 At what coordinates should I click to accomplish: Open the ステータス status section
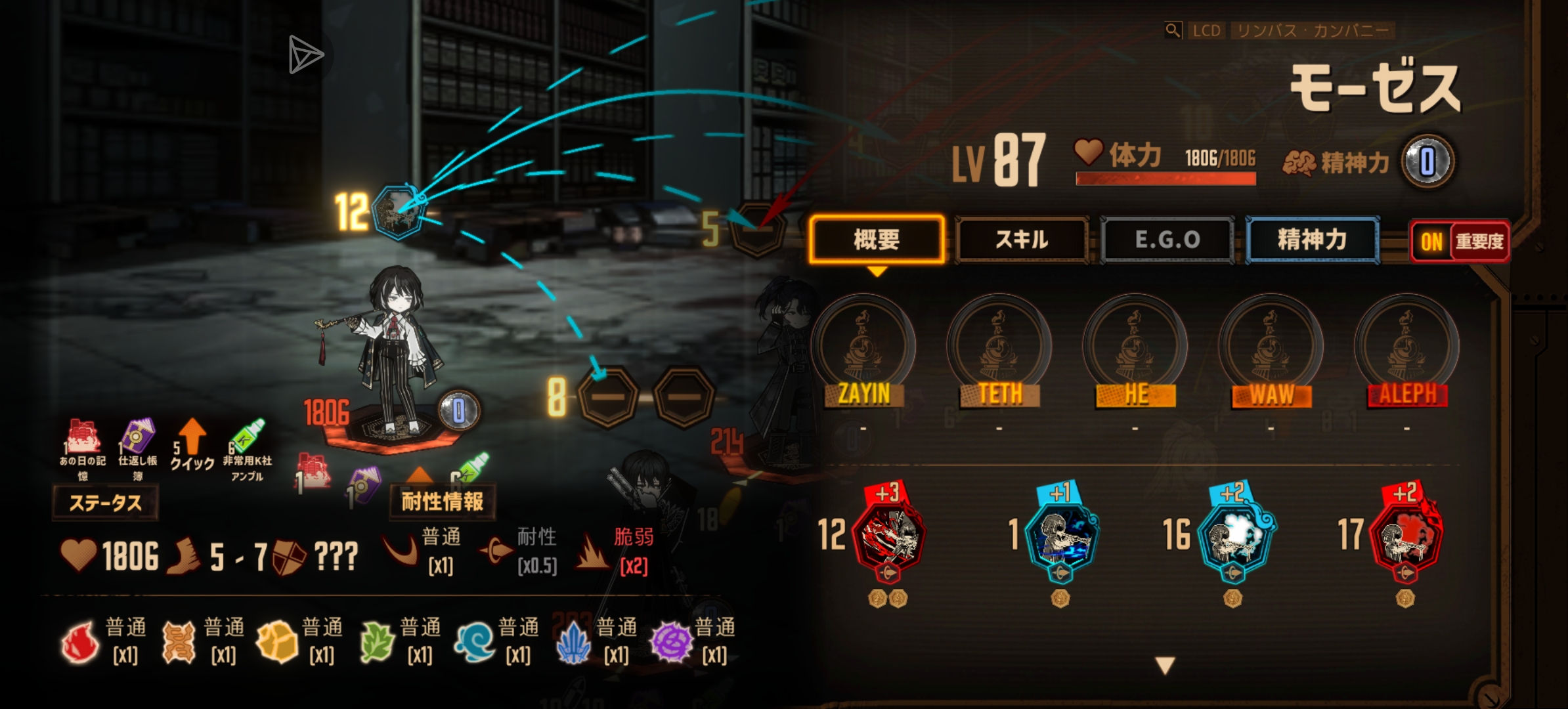tap(105, 503)
